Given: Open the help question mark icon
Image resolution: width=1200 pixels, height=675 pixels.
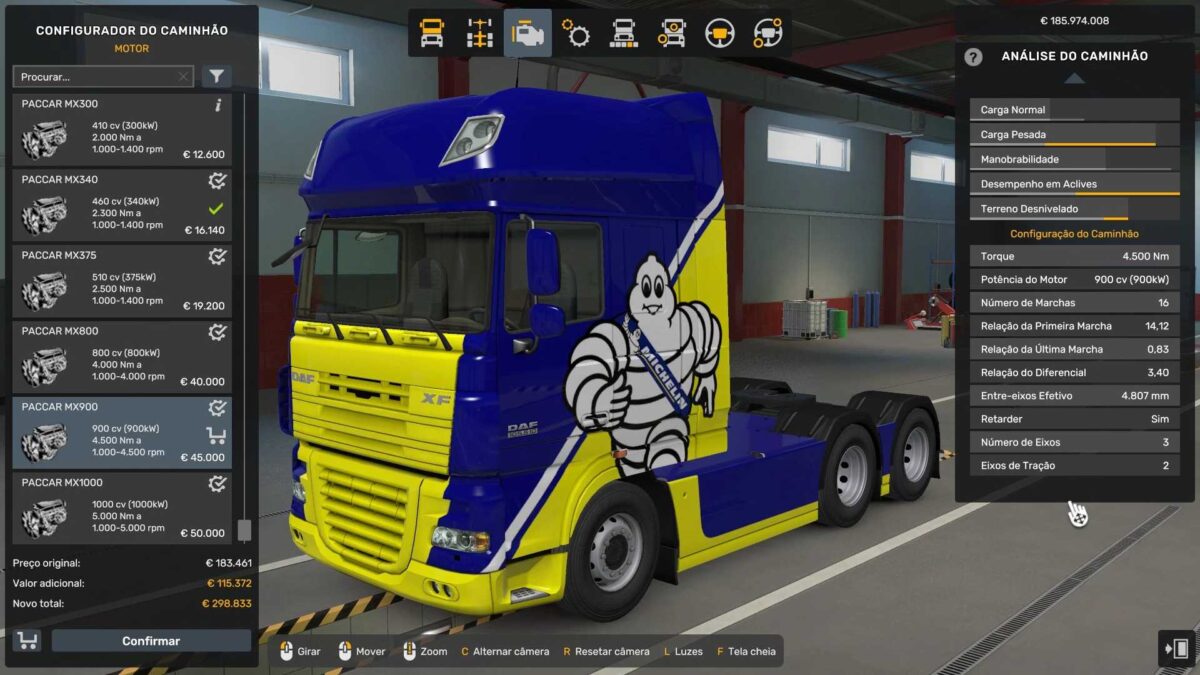Looking at the screenshot, I should 973,57.
